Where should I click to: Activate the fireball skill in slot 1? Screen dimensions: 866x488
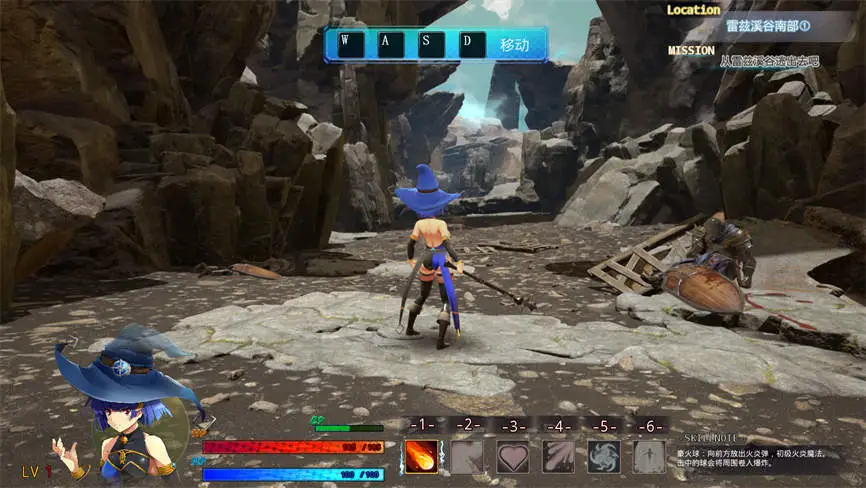[421, 456]
